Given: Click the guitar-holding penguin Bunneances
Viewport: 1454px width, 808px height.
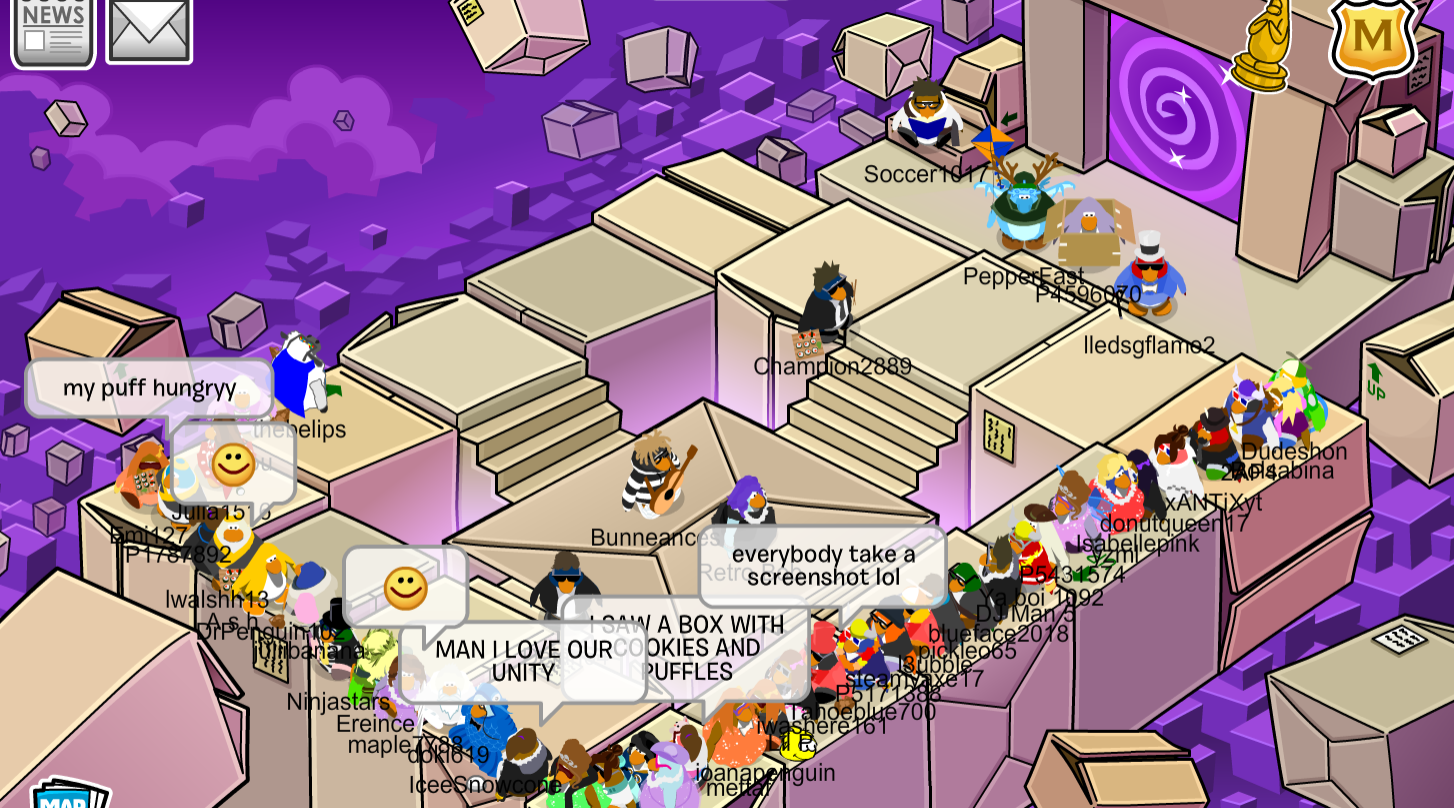Looking at the screenshot, I should tap(650, 480).
